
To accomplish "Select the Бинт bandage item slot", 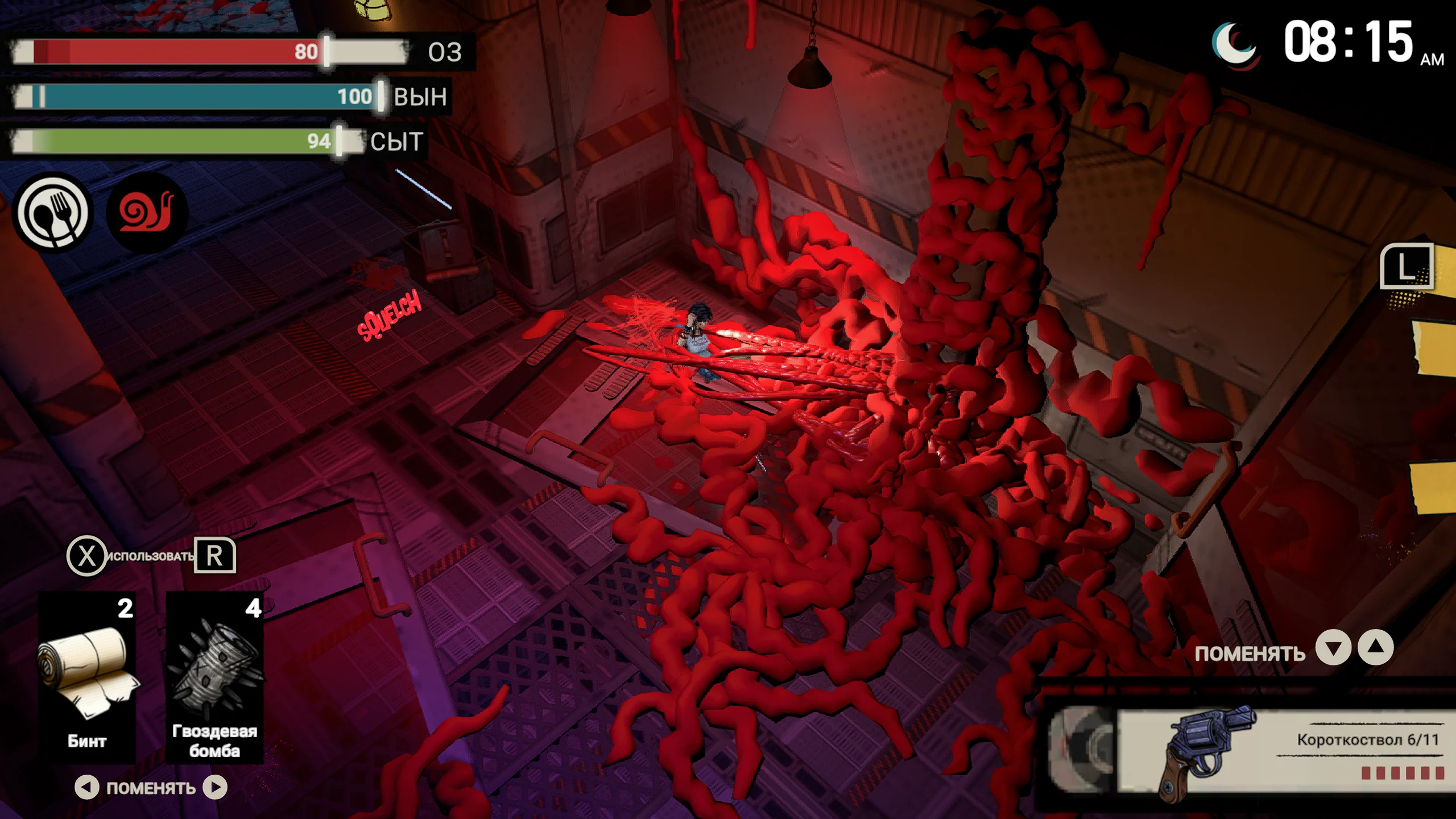I will pos(87,677).
